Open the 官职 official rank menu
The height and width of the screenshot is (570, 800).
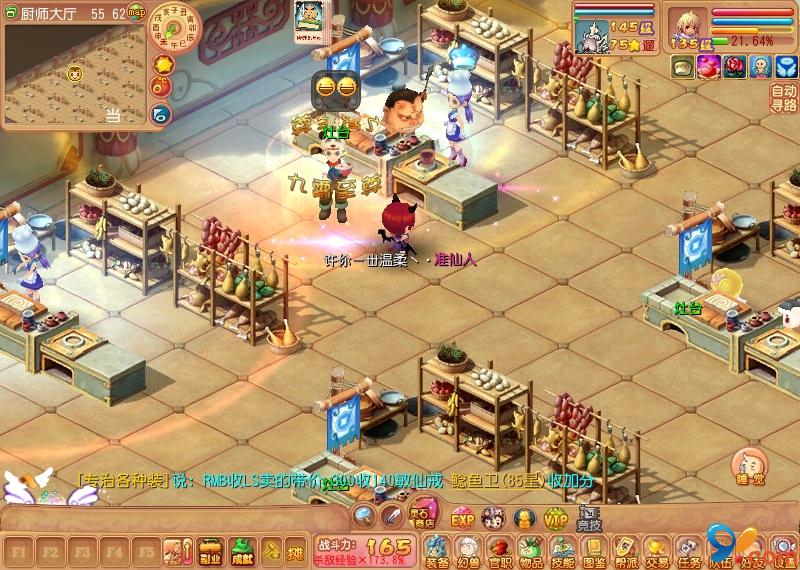[499, 551]
